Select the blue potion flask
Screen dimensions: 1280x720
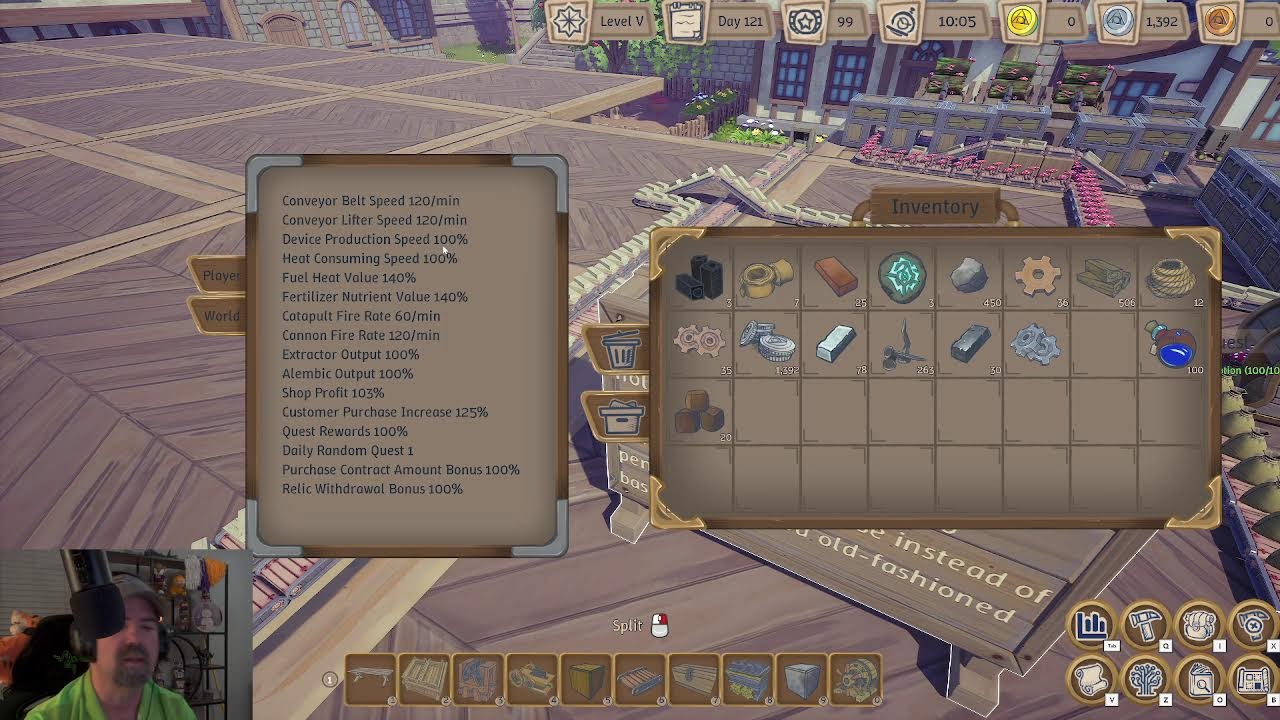click(x=1170, y=345)
